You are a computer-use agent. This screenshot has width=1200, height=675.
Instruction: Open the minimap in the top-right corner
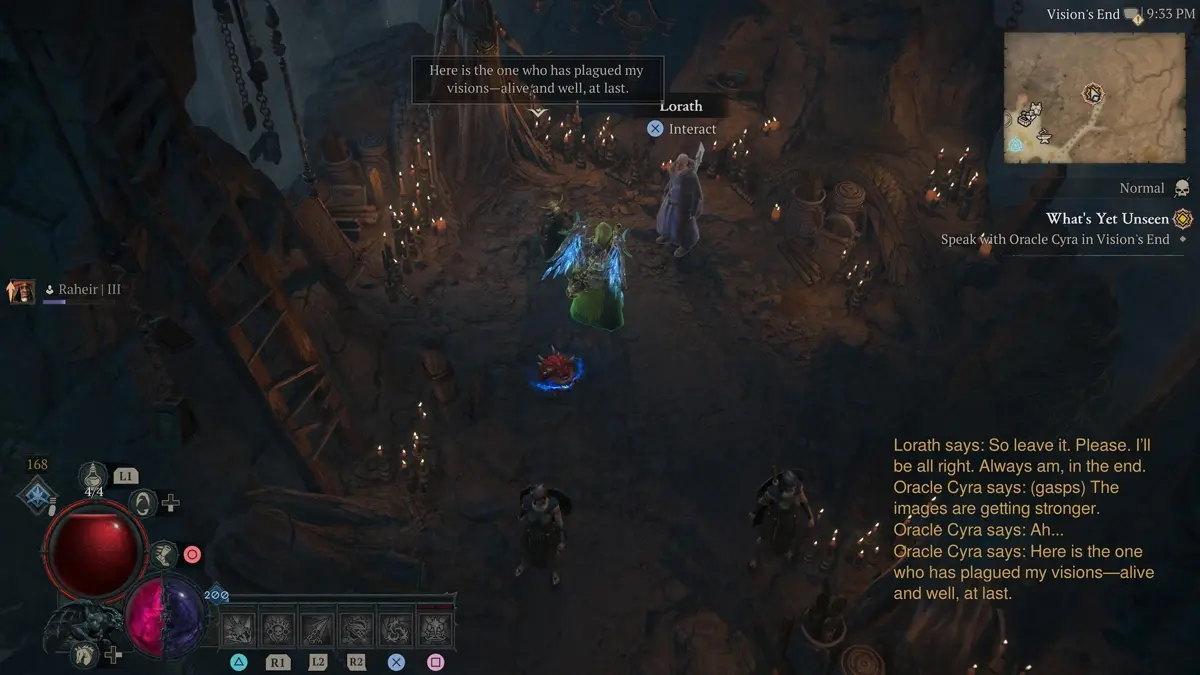[x=1094, y=96]
